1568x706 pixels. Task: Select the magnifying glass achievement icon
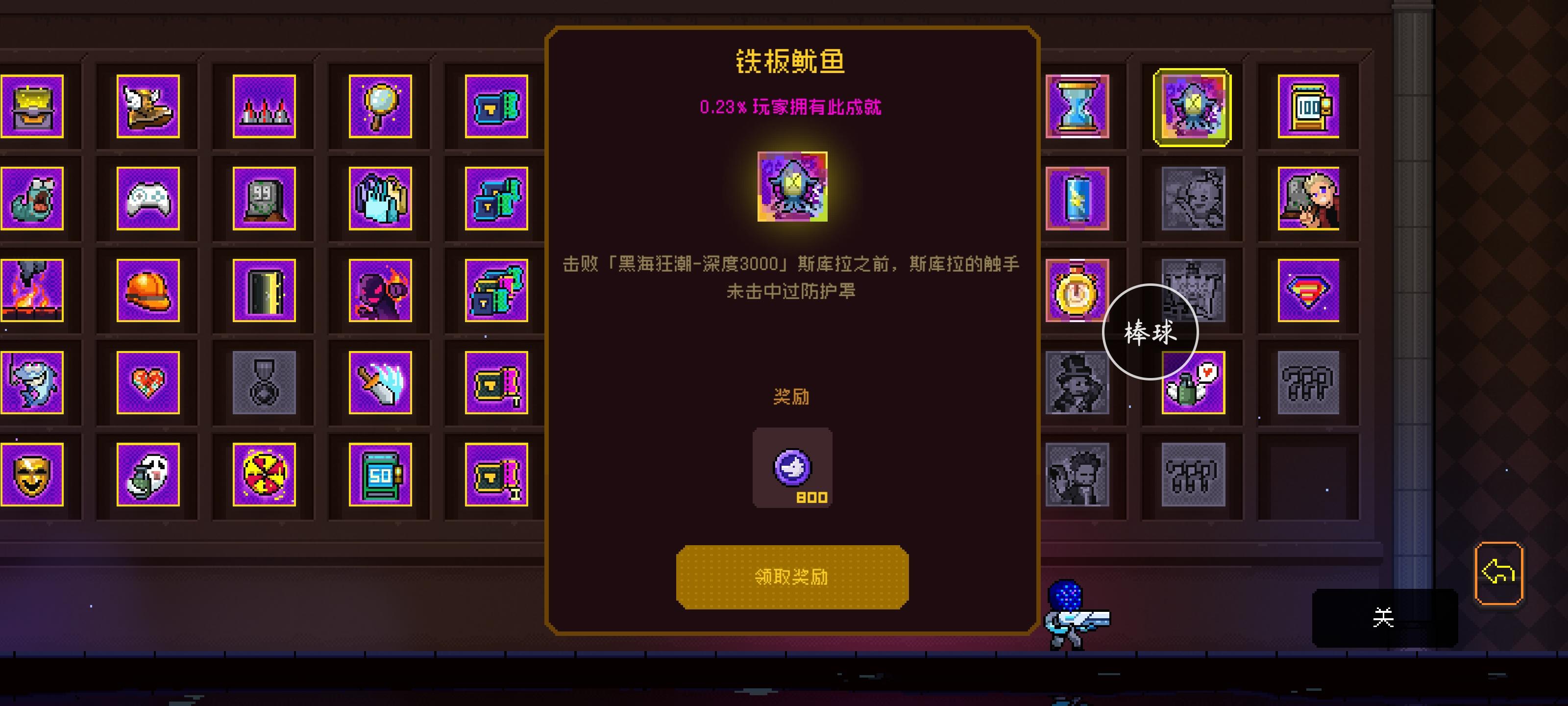379,106
